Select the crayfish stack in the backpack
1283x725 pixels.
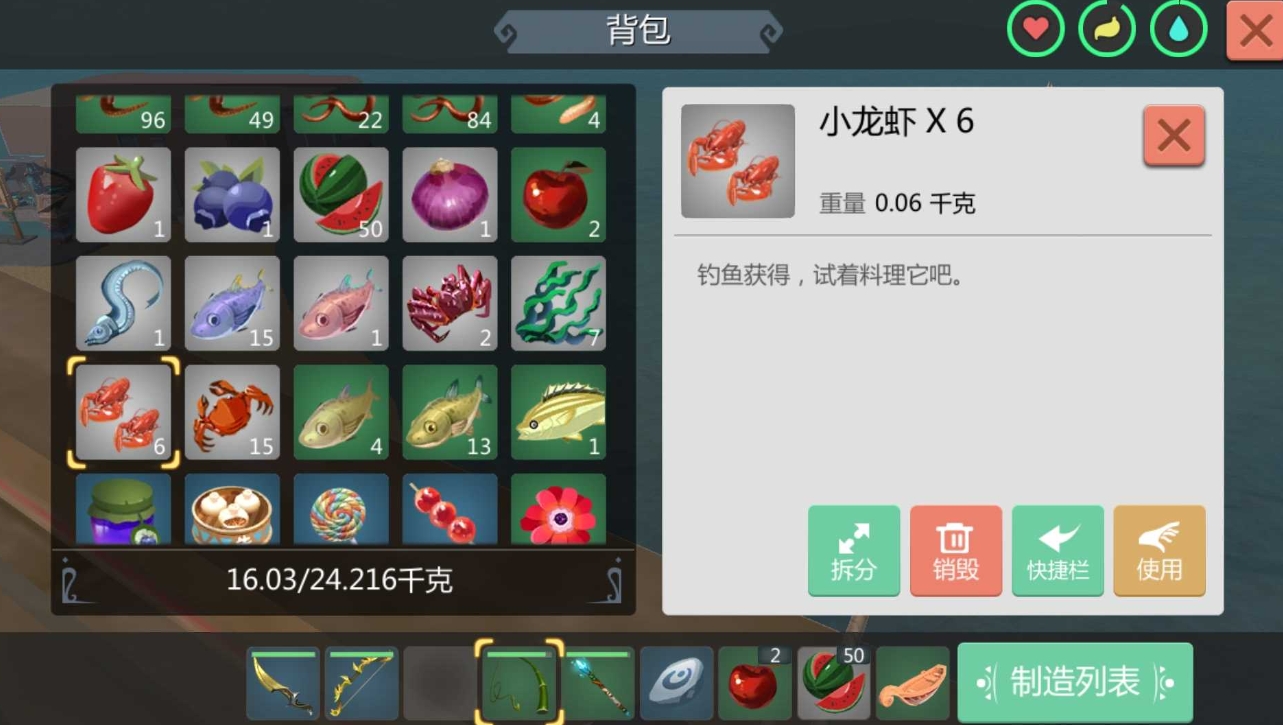pyautogui.click(x=122, y=411)
